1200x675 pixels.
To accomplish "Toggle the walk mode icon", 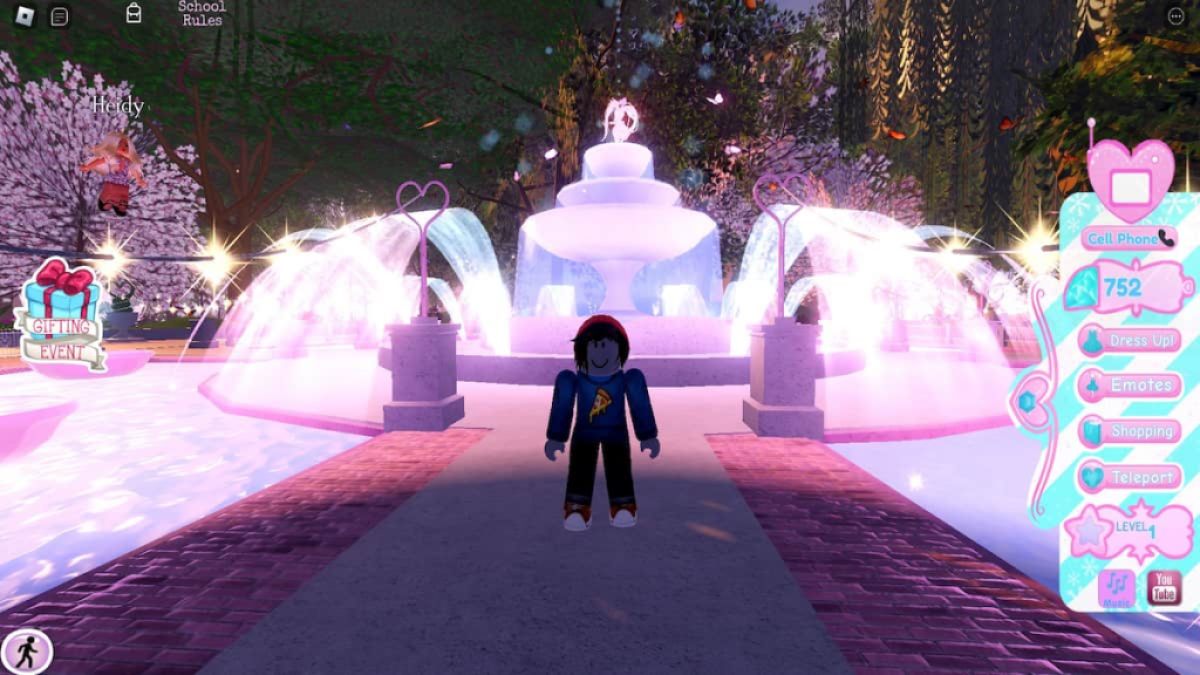I will pyautogui.click(x=26, y=651).
